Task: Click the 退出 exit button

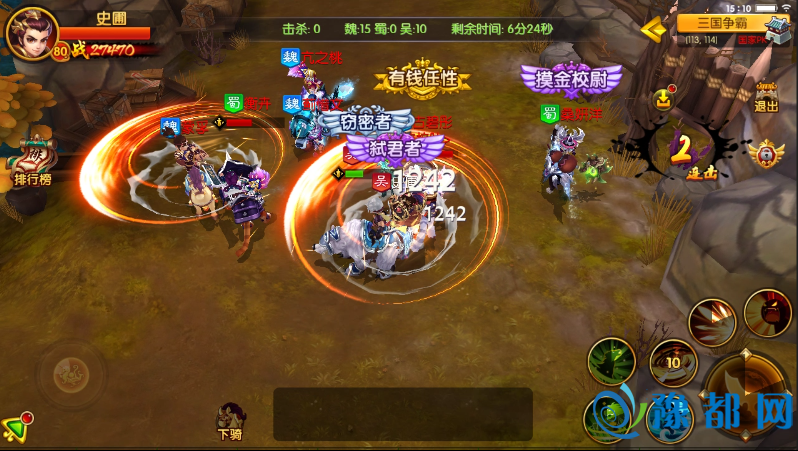Action: click(767, 93)
